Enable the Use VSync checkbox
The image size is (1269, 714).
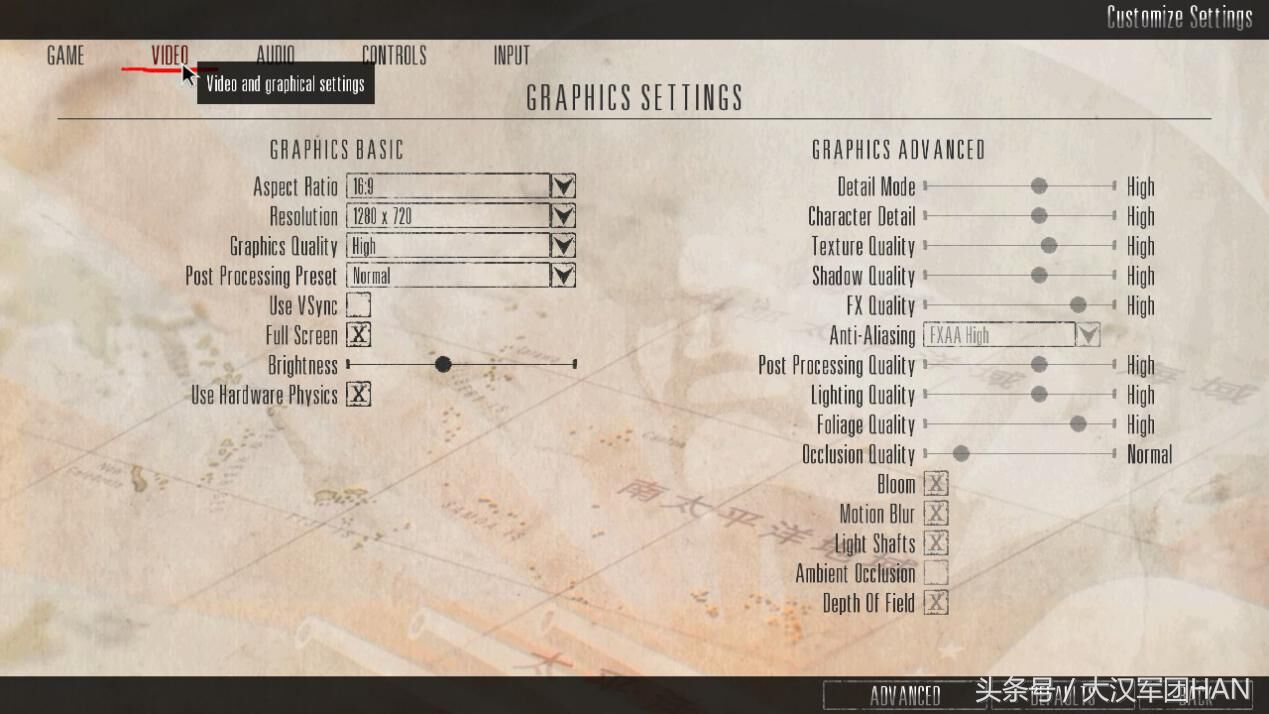click(x=358, y=306)
